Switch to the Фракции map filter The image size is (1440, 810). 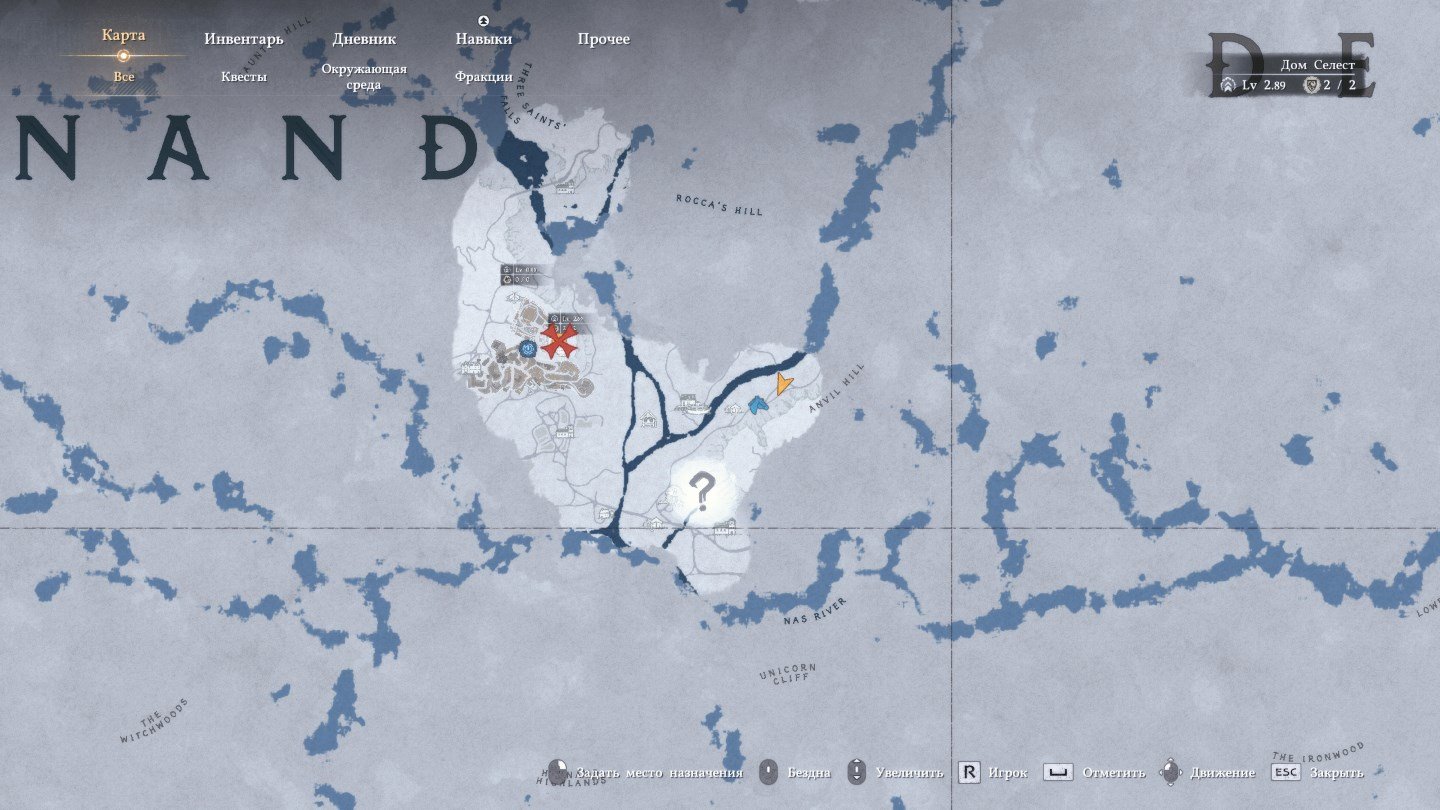[x=484, y=77]
